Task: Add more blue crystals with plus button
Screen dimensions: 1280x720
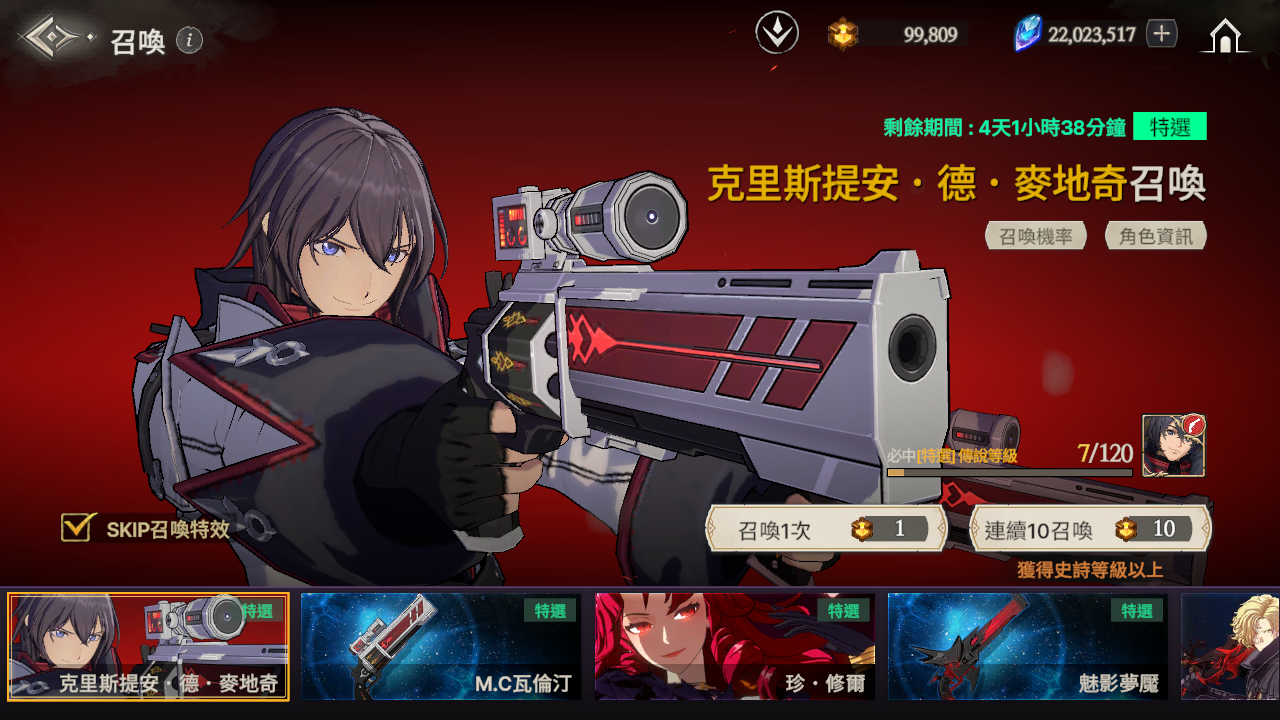Action: coord(1161,34)
